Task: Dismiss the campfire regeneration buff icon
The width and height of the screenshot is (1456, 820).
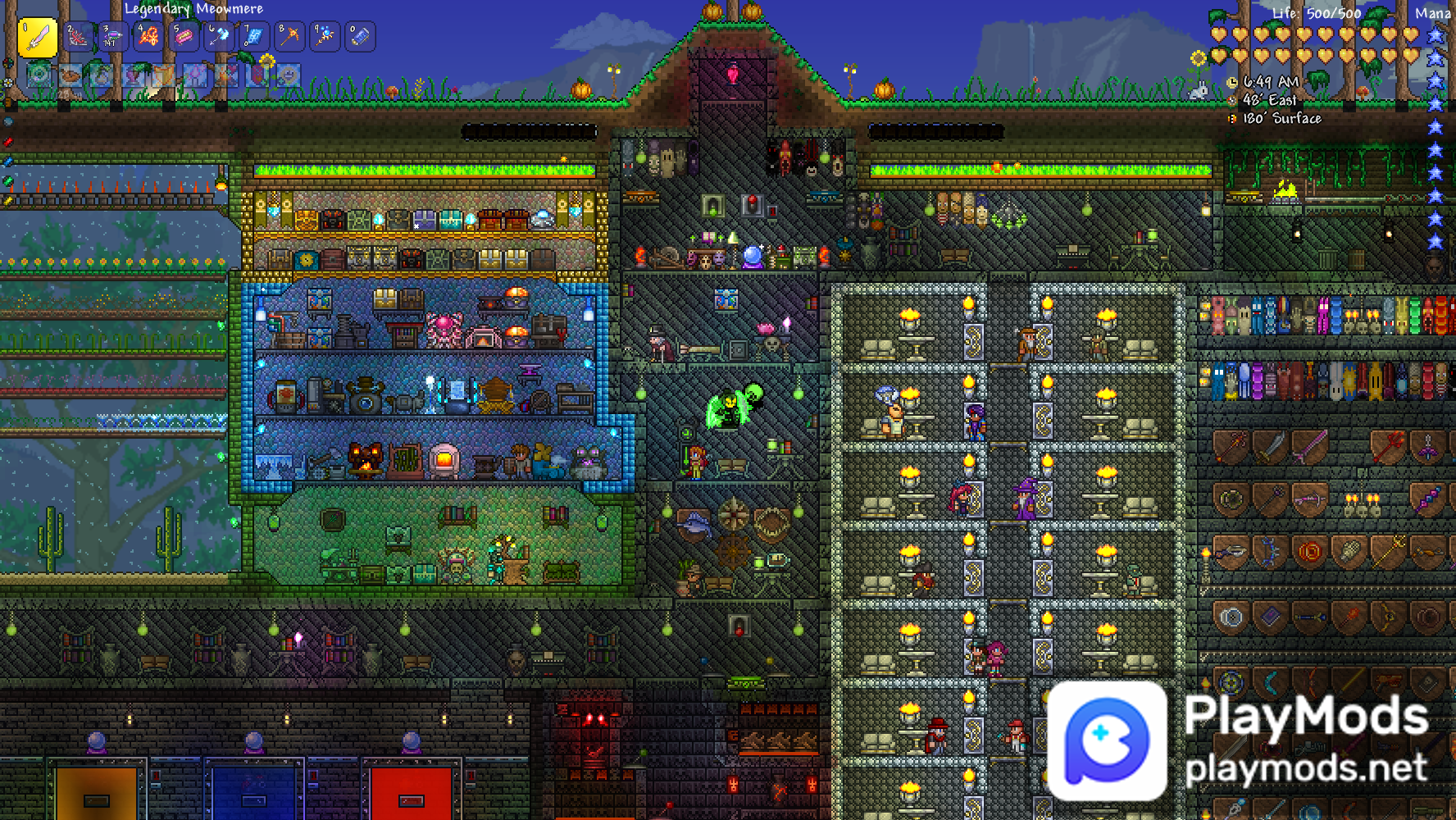Action: (x=226, y=75)
